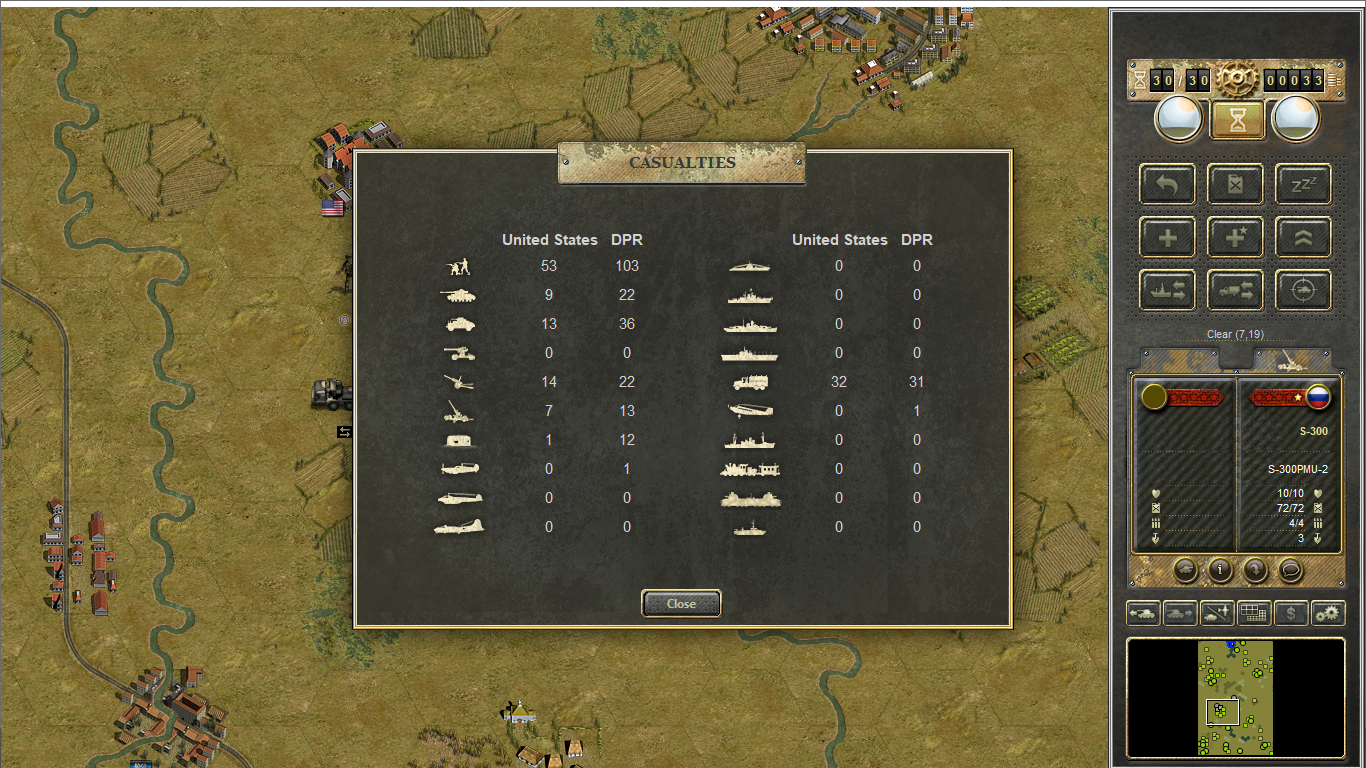This screenshot has height=768, width=1366.
Task: Open the grid table toolbar button
Action: [x=1254, y=613]
